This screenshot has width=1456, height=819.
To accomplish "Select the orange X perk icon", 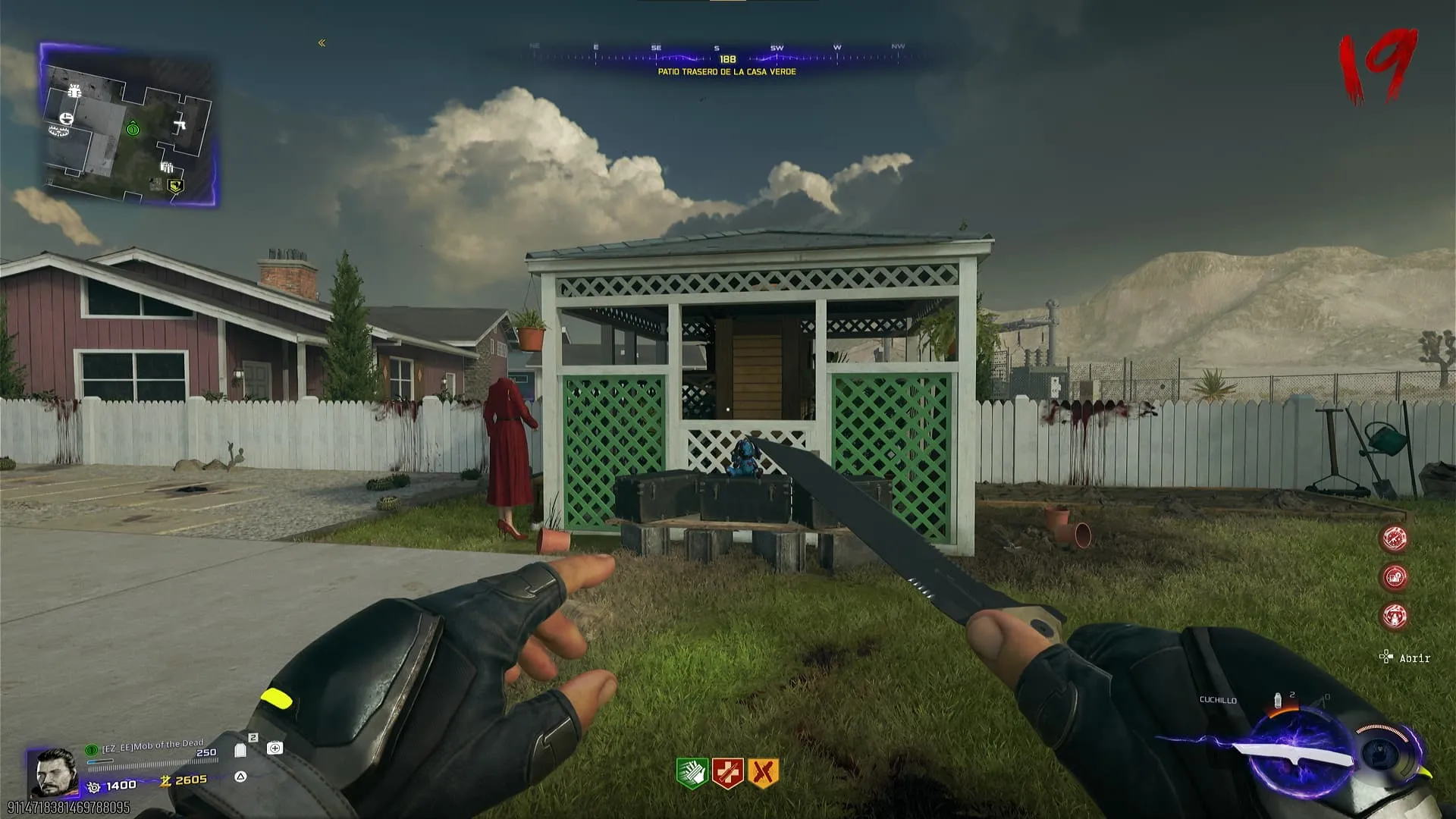I will tap(763, 773).
